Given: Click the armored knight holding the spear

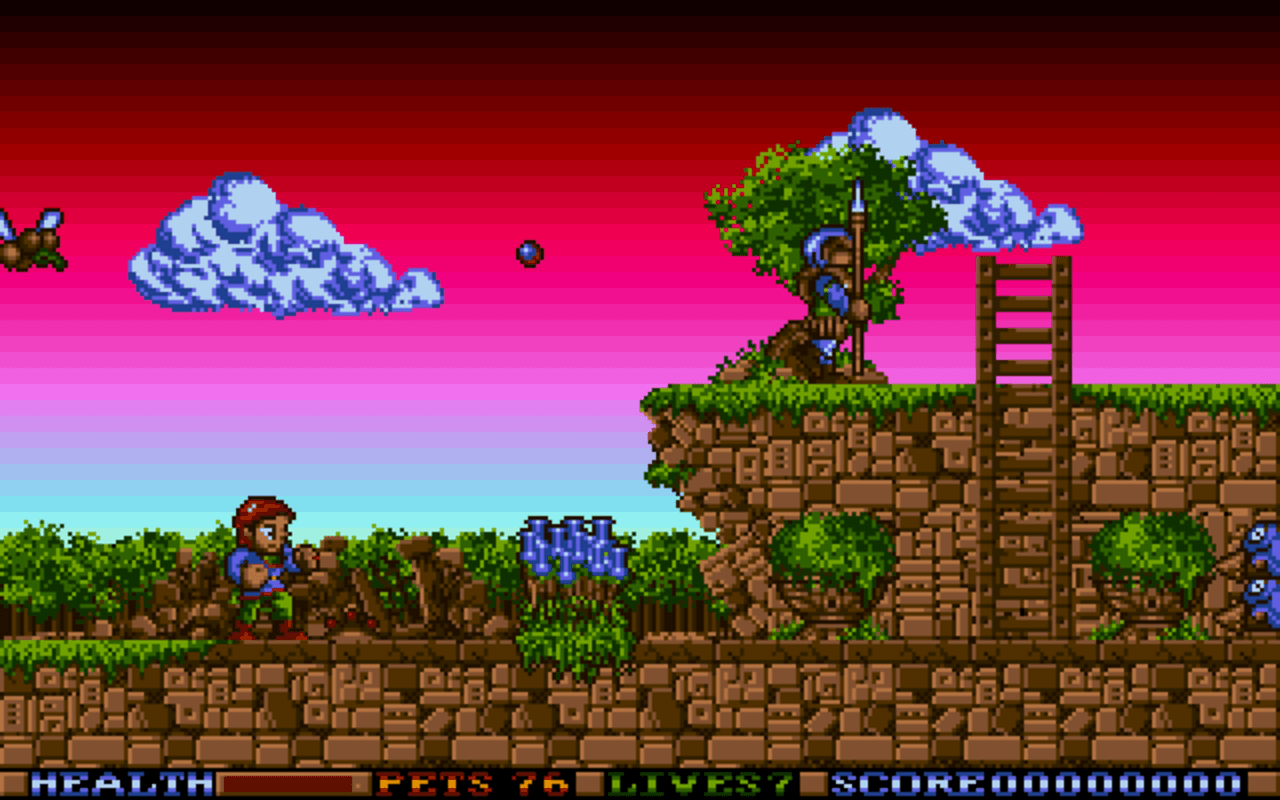Looking at the screenshot, I should (x=825, y=300).
